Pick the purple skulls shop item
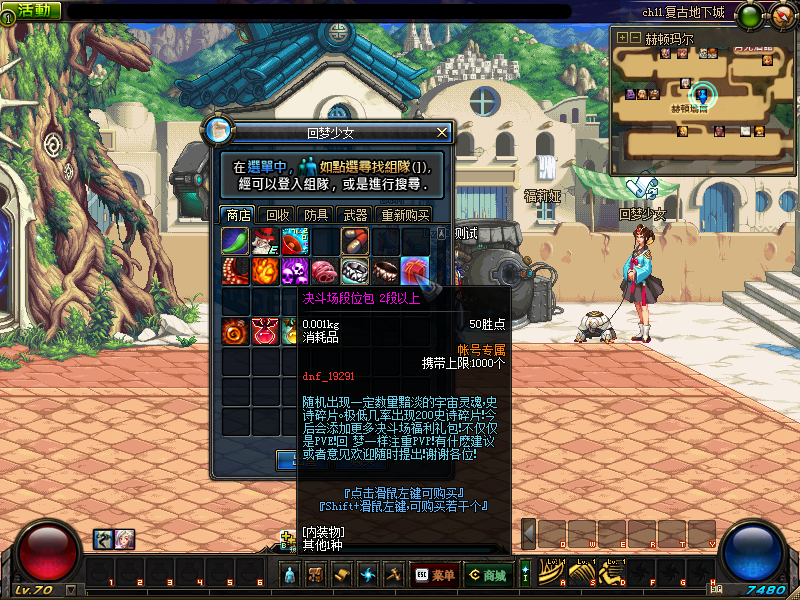 pyautogui.click(x=295, y=271)
